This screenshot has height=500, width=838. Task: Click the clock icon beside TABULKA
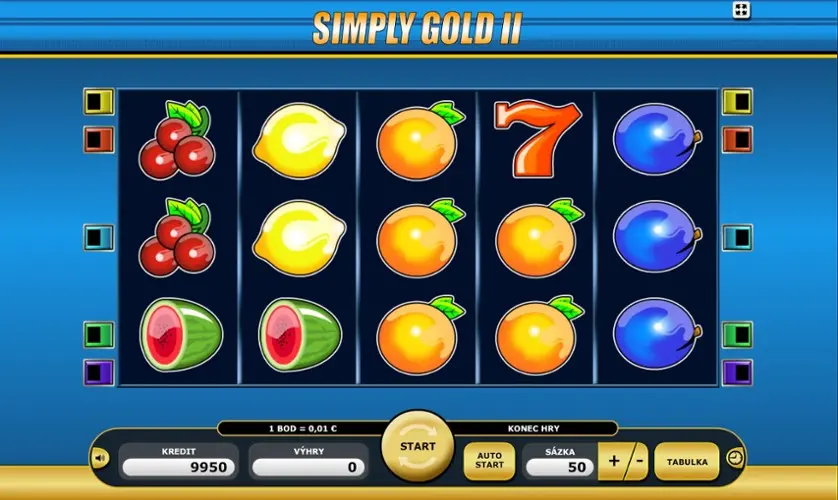735,458
